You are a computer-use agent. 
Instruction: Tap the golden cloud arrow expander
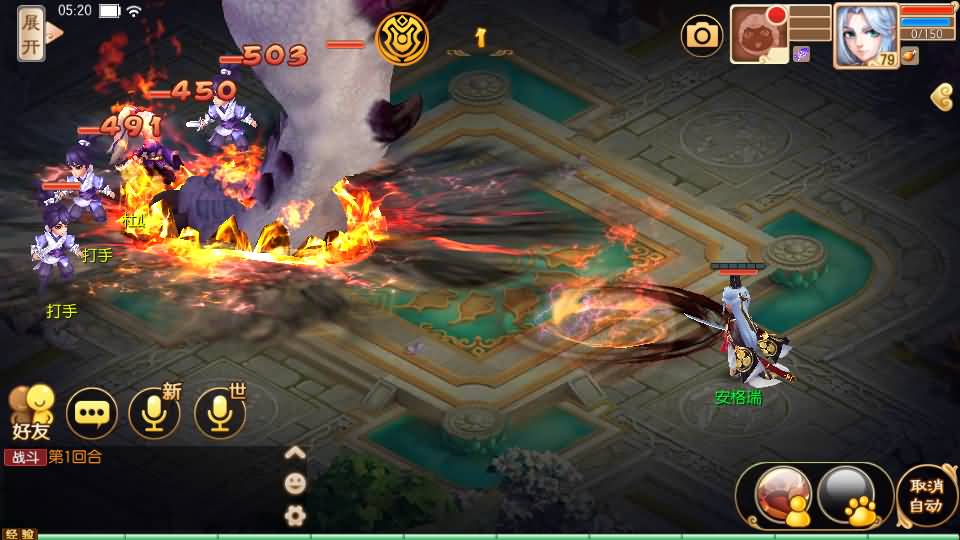click(941, 97)
